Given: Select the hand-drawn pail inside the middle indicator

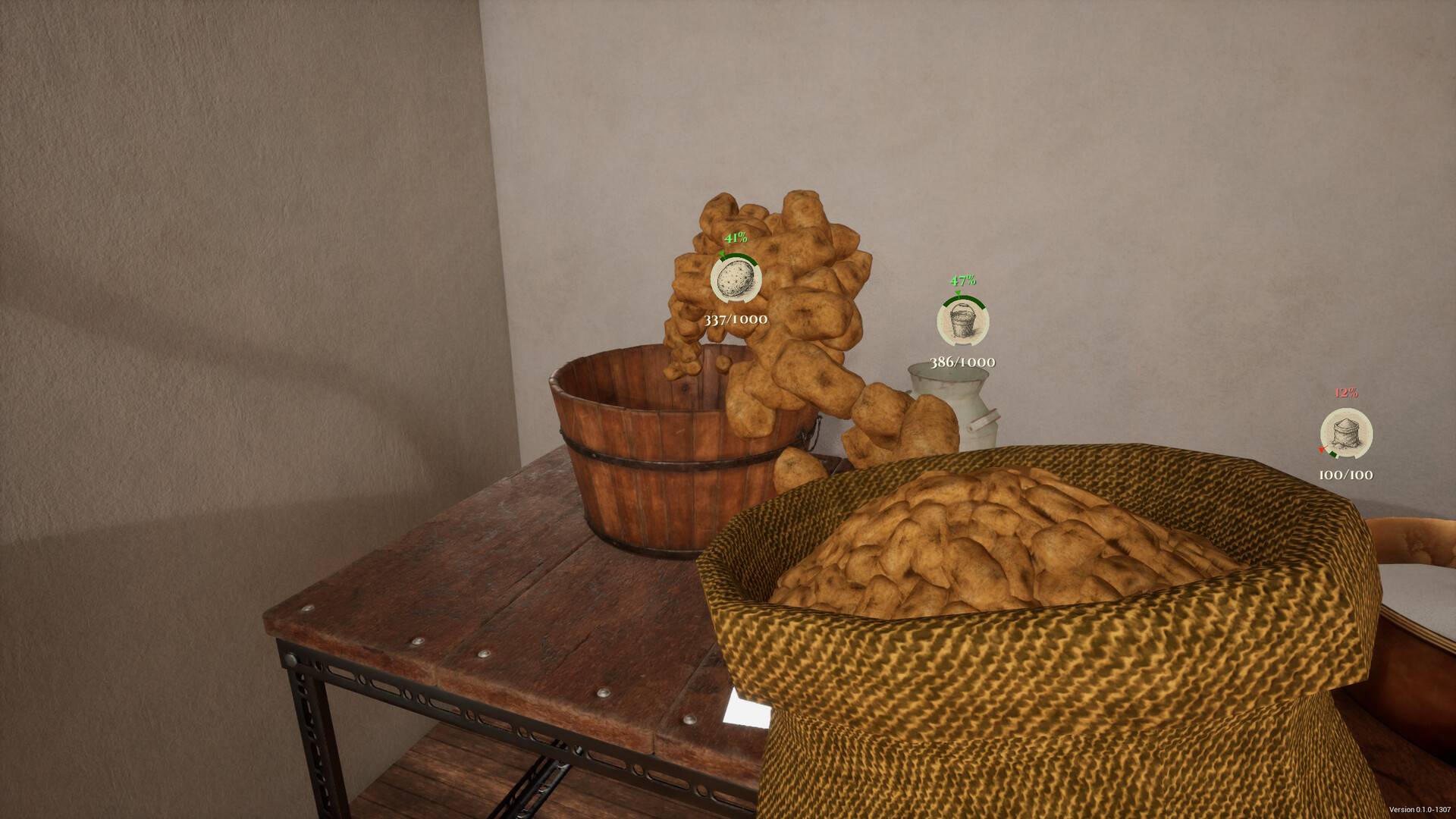Looking at the screenshot, I should pos(963,322).
